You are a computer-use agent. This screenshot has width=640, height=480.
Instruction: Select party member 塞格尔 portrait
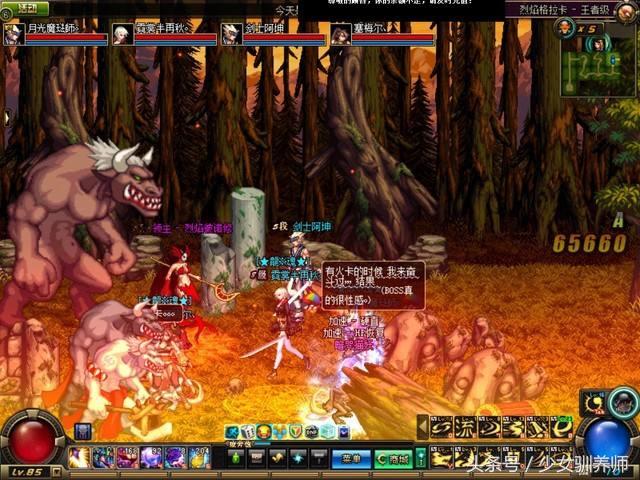341,34
